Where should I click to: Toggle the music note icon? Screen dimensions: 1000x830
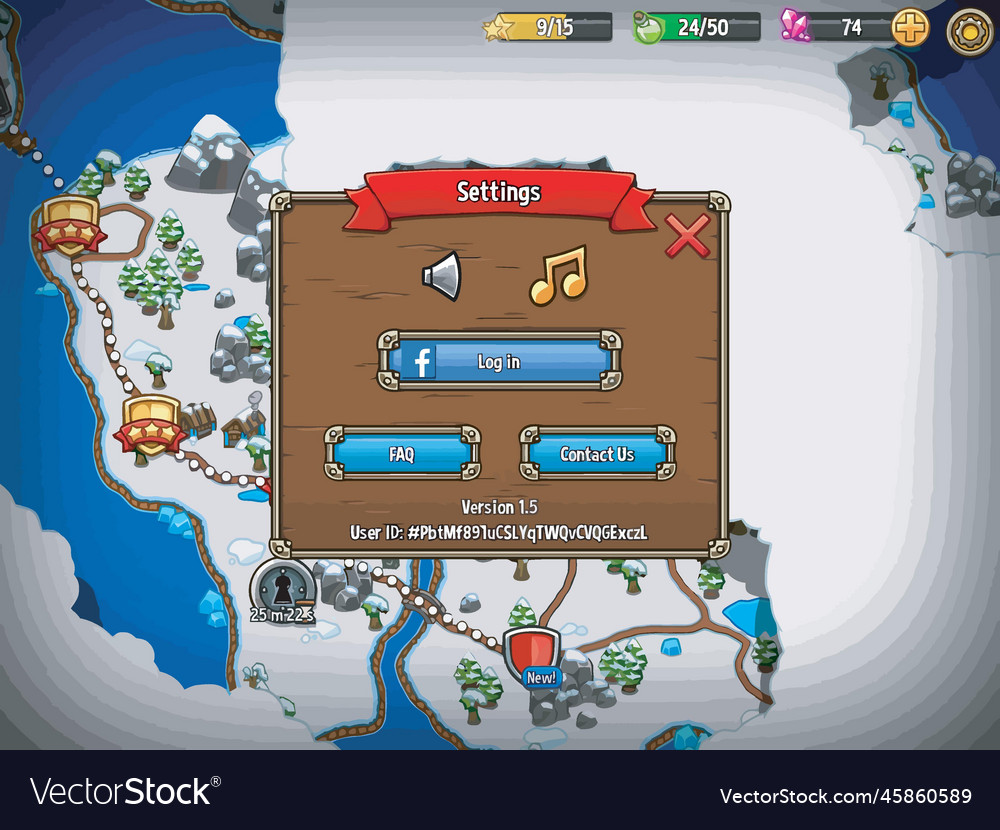tap(558, 275)
